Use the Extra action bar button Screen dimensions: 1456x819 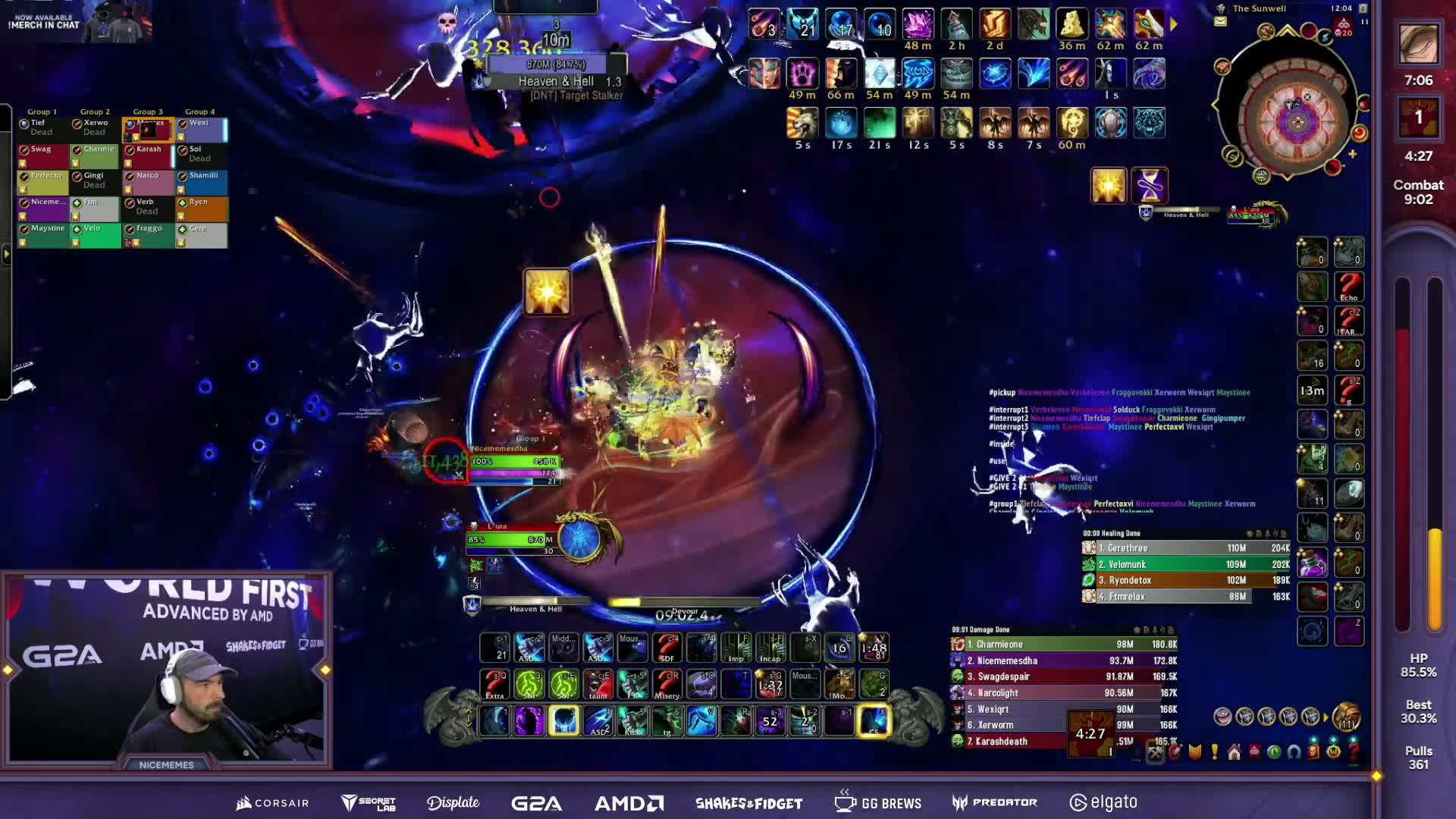(x=495, y=684)
